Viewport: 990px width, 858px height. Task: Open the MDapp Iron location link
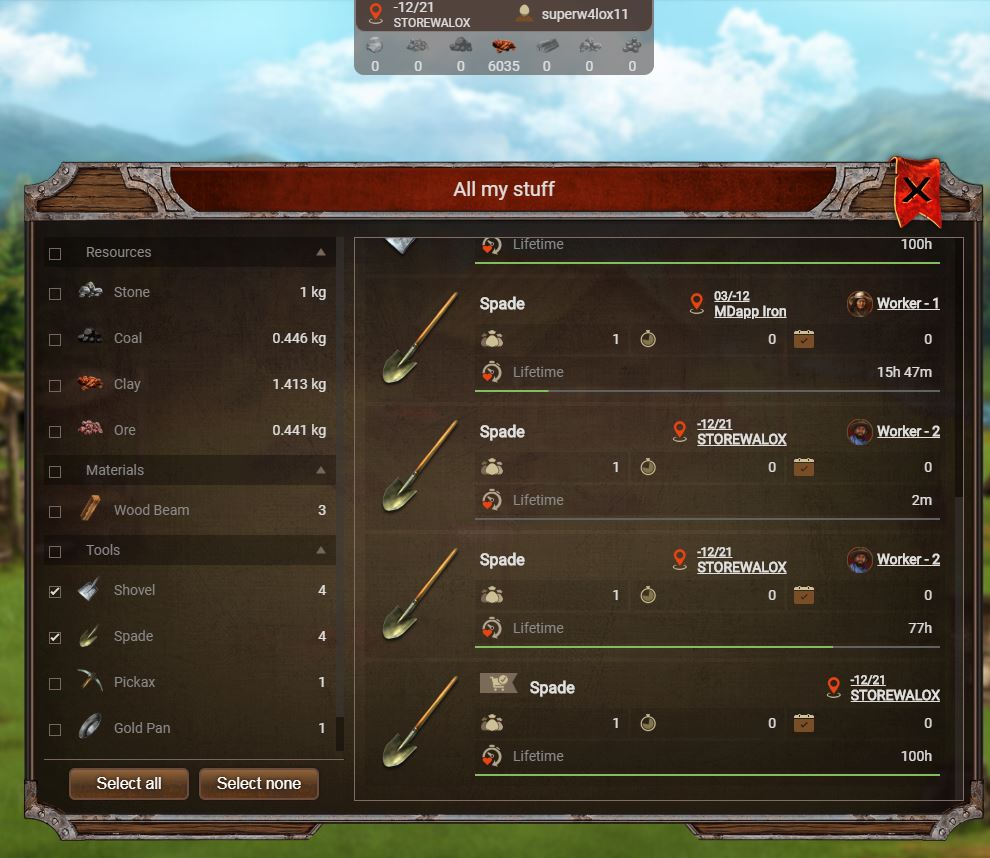click(749, 312)
